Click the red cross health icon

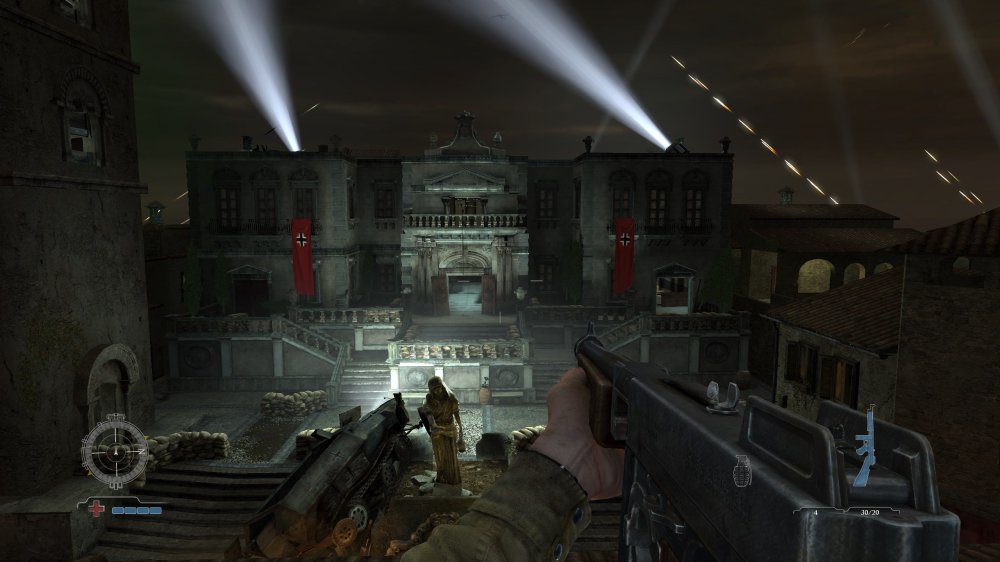tap(98, 508)
